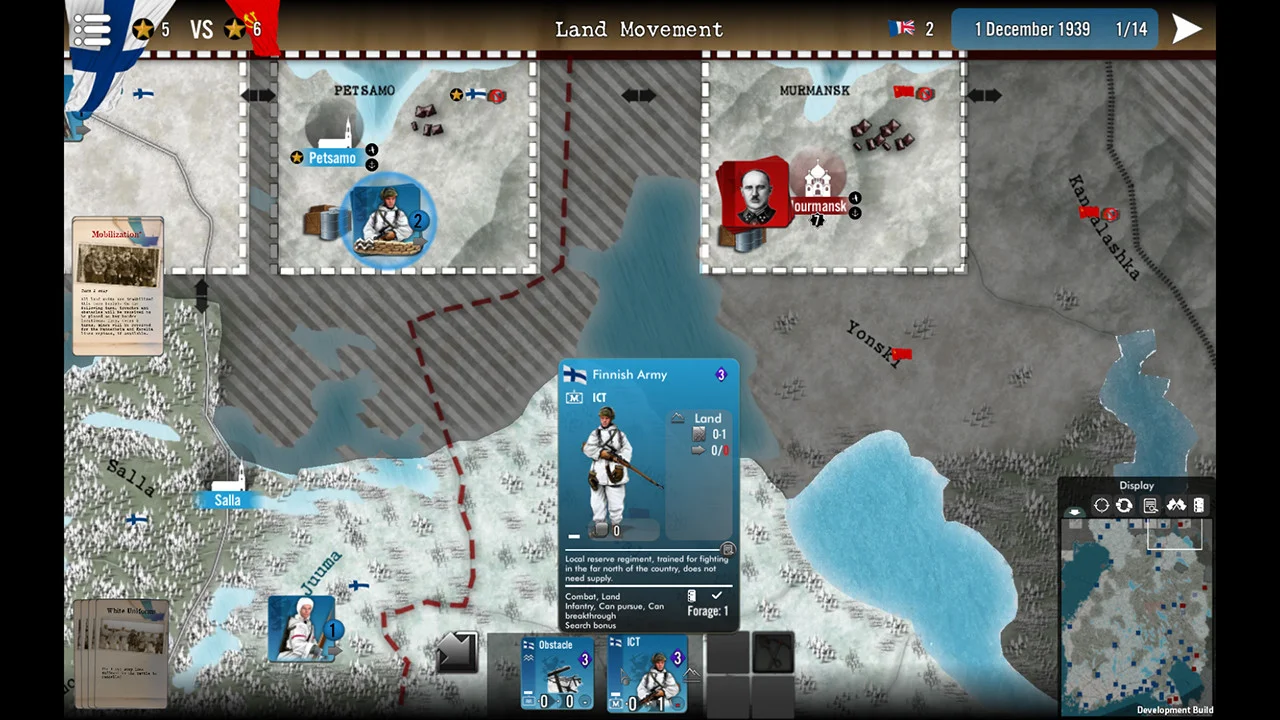Select the Obstacle unit card in the tray
This screenshot has width=1280, height=720.
pyautogui.click(x=556, y=675)
